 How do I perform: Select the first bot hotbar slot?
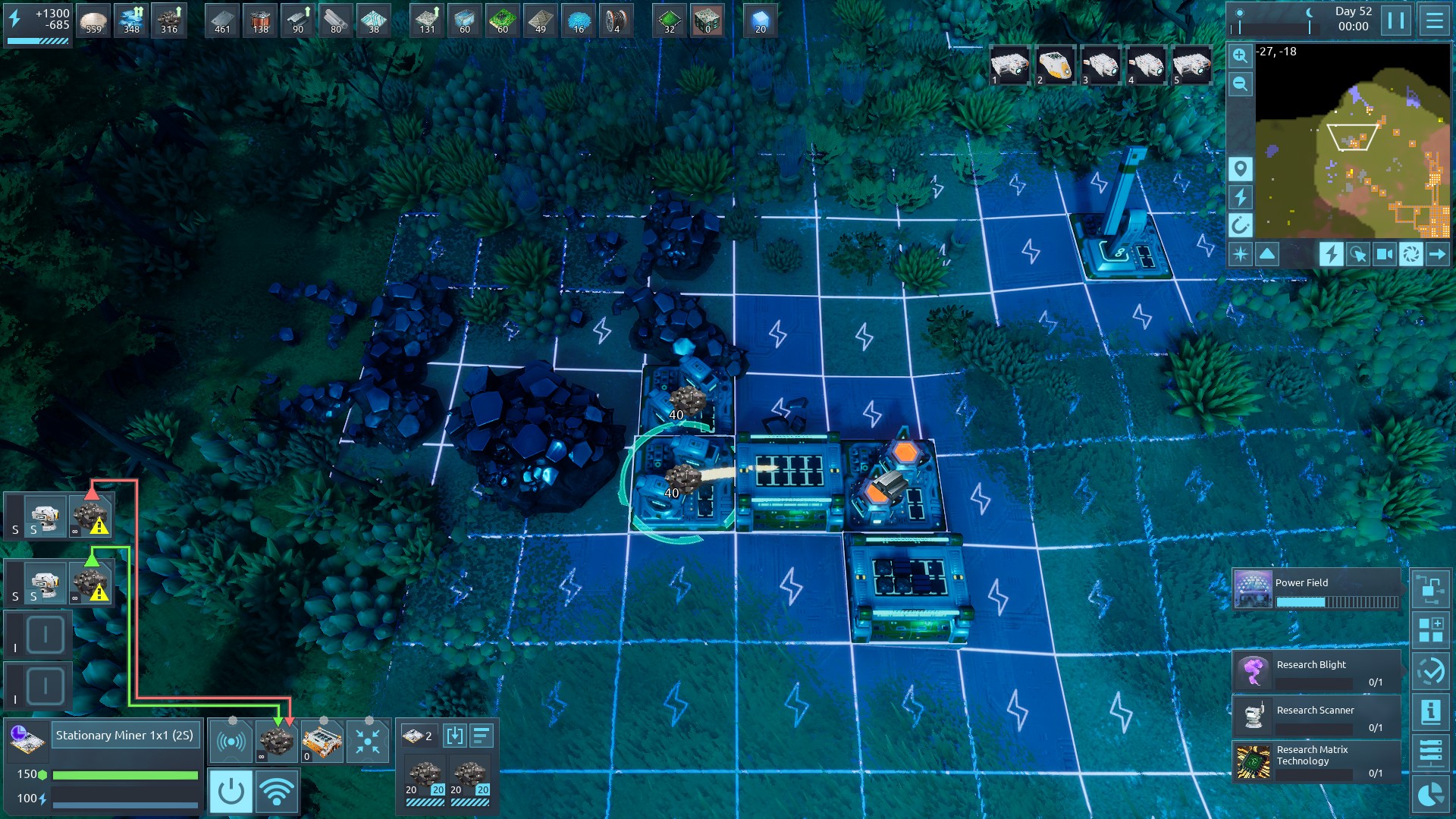click(x=1009, y=65)
